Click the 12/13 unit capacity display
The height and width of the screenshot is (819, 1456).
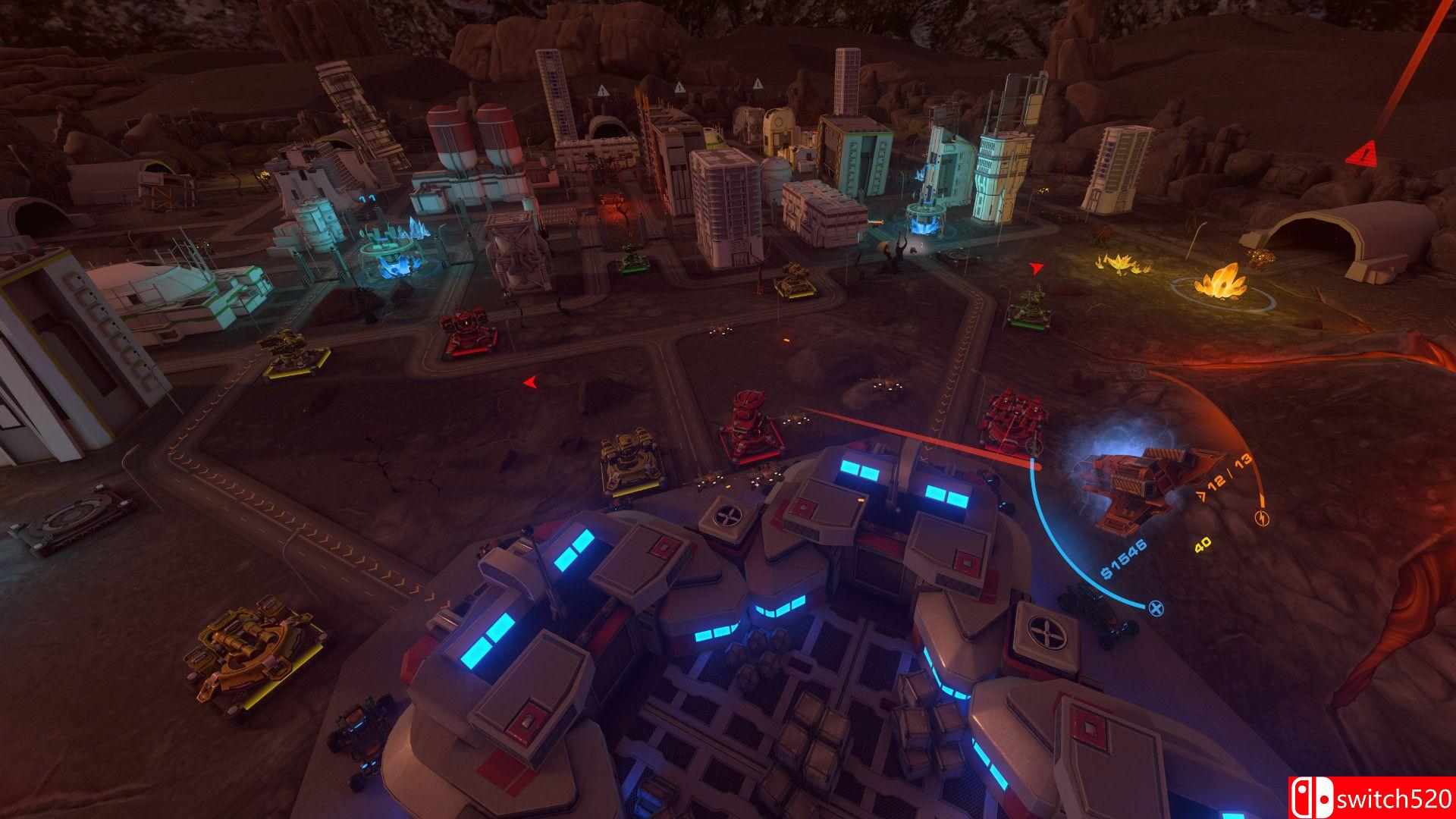click(x=1224, y=470)
